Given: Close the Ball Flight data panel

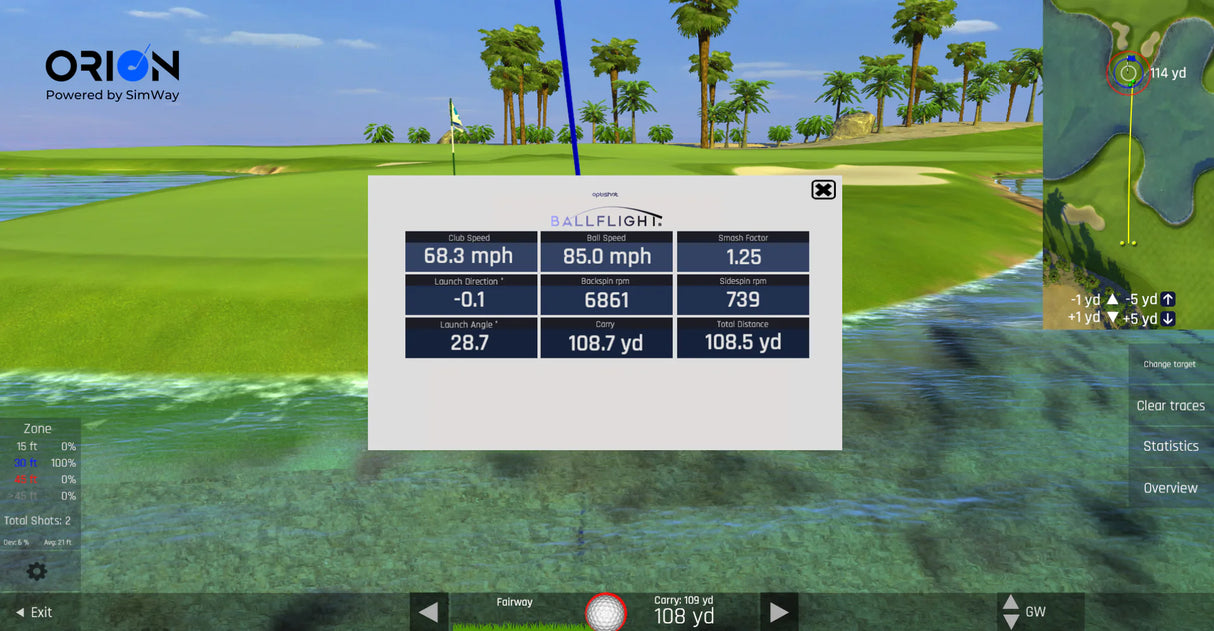Looking at the screenshot, I should [823, 190].
